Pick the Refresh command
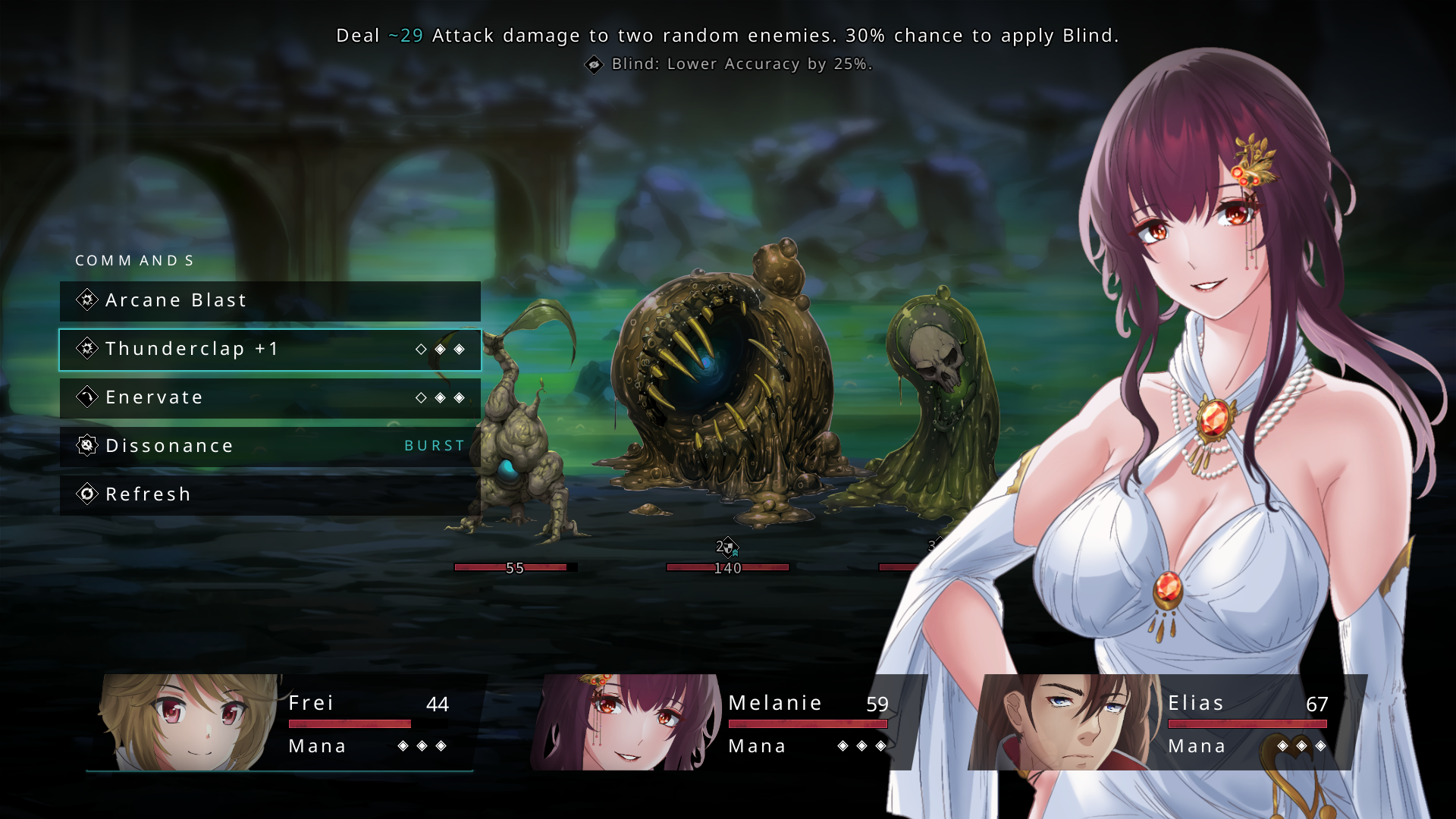1456x819 pixels. [269, 495]
